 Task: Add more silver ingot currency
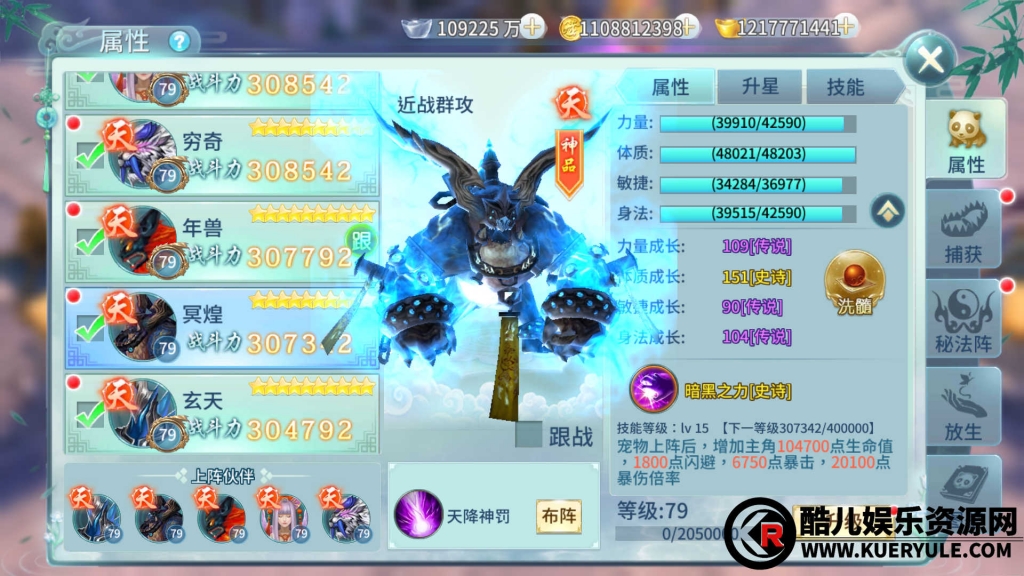[533, 27]
